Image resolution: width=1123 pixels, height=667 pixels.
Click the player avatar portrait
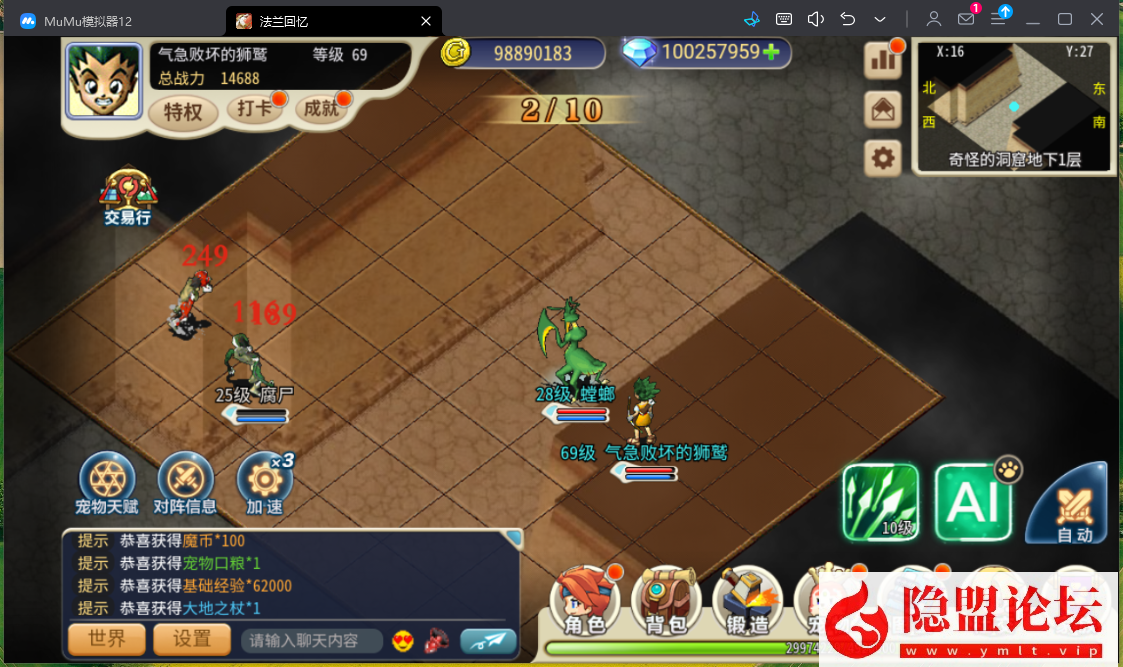click(x=105, y=79)
